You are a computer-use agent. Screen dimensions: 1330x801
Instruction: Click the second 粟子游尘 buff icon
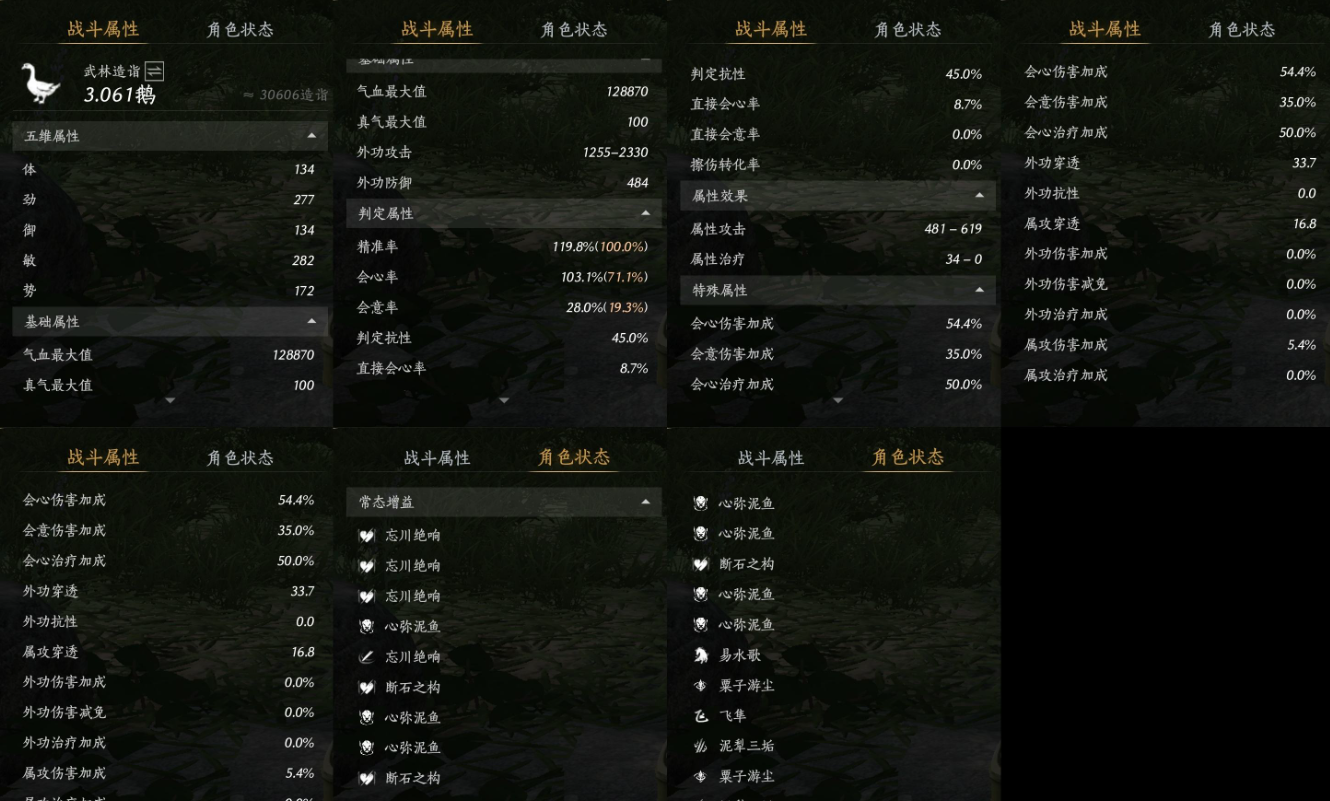click(701, 774)
